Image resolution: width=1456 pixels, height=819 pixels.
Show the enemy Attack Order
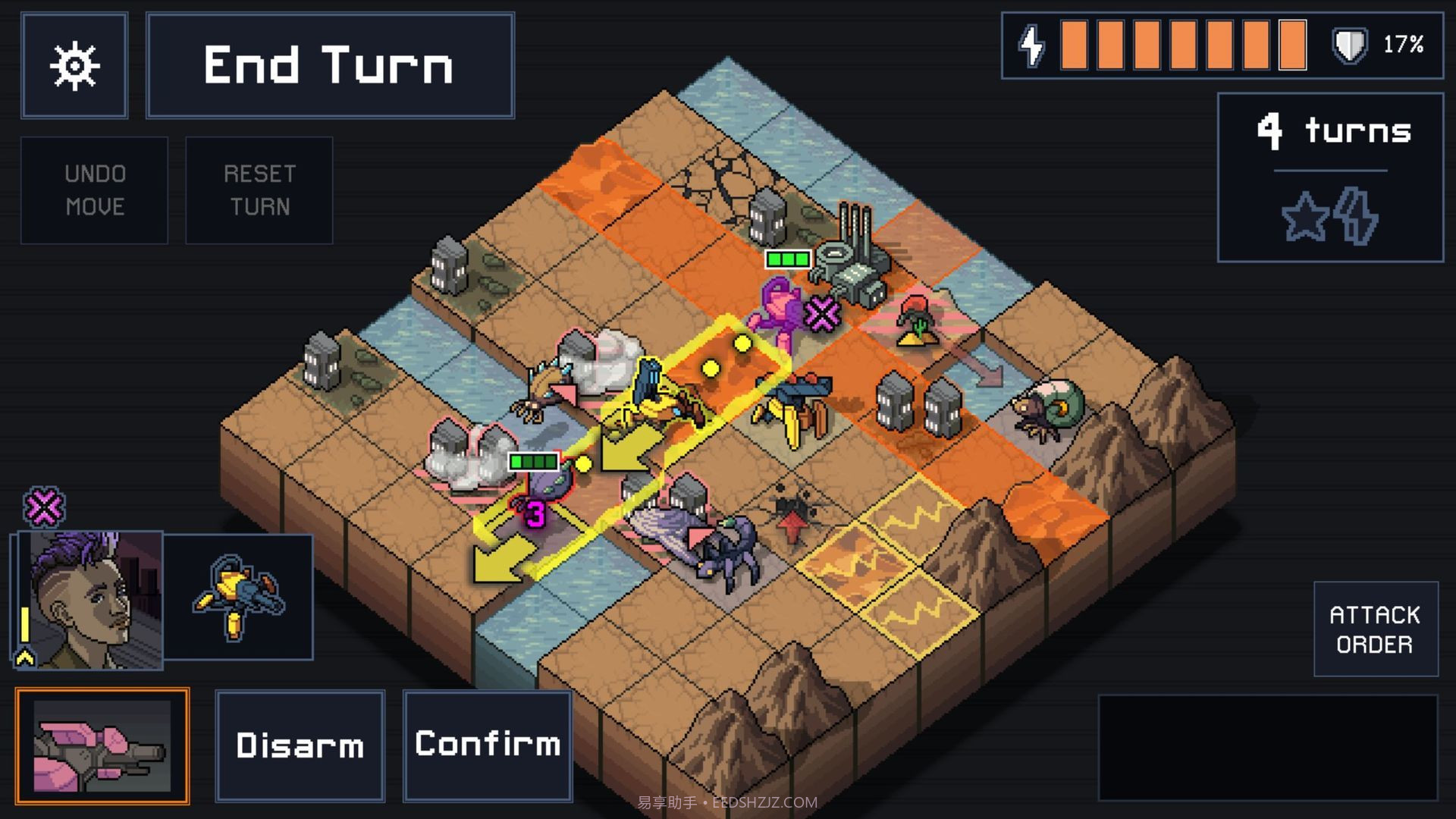point(1375,629)
